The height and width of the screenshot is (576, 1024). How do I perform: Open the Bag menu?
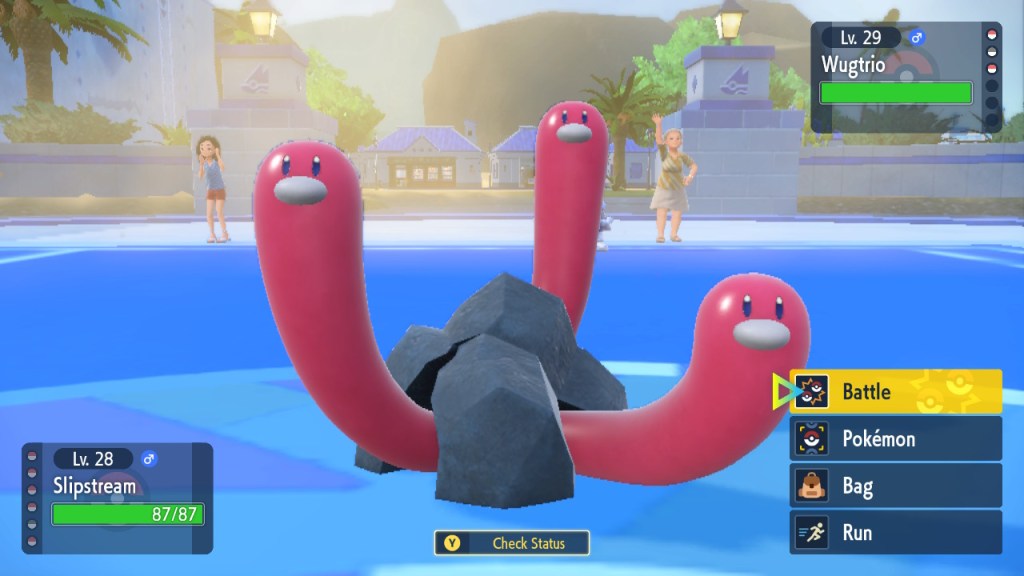(x=895, y=486)
